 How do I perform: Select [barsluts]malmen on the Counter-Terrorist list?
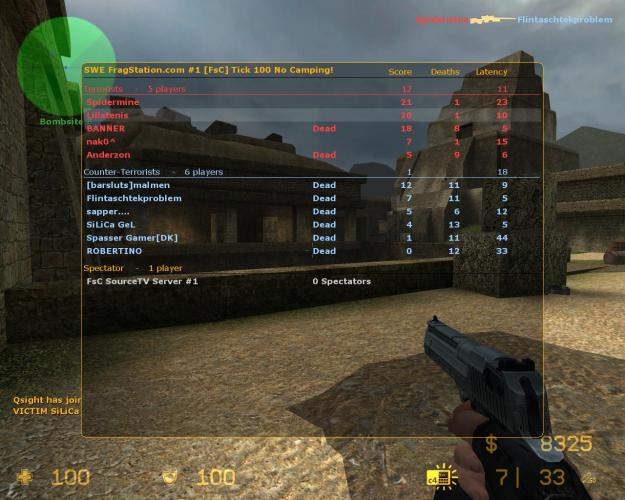click(x=128, y=185)
